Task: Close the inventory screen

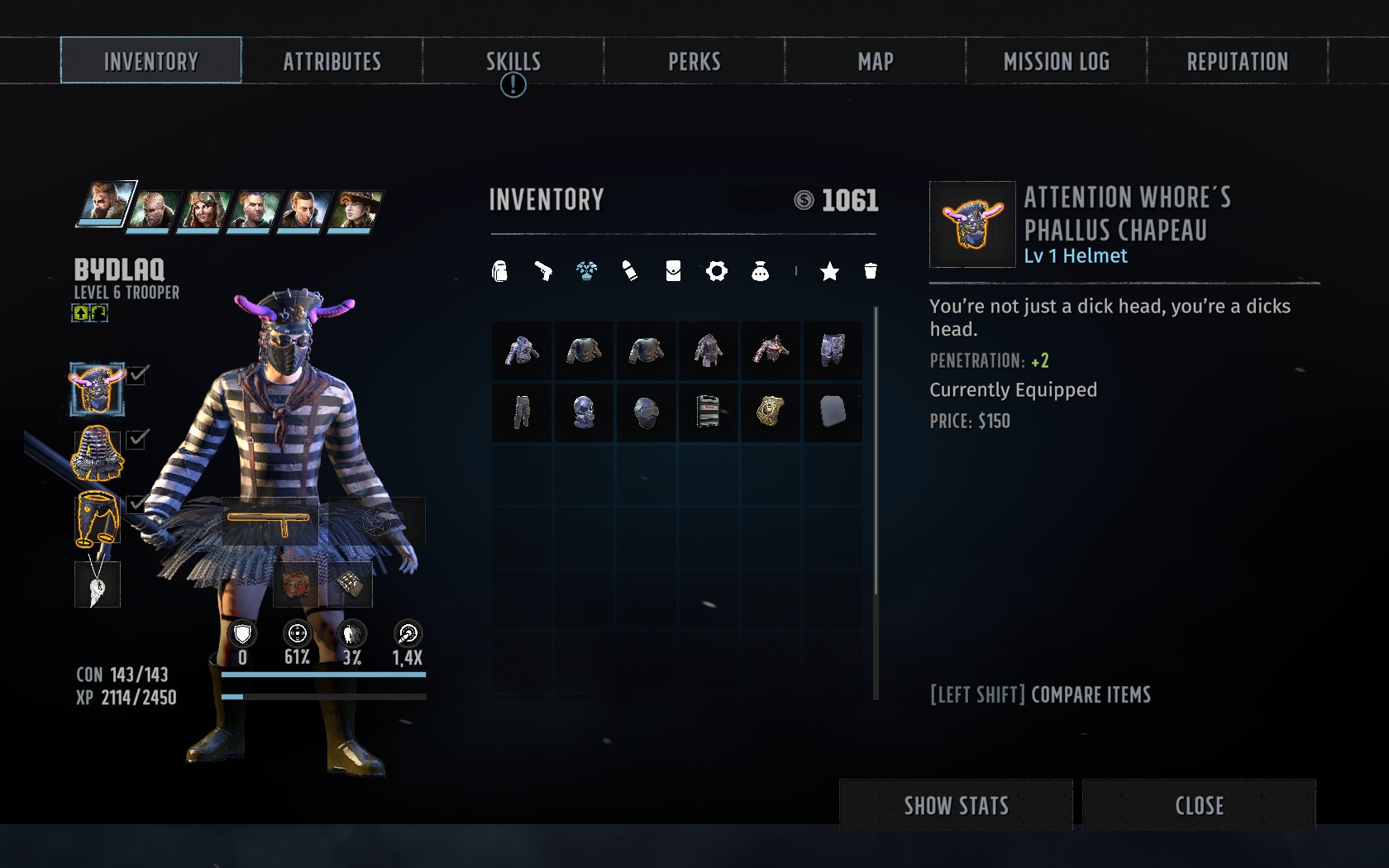Action: (x=1199, y=805)
